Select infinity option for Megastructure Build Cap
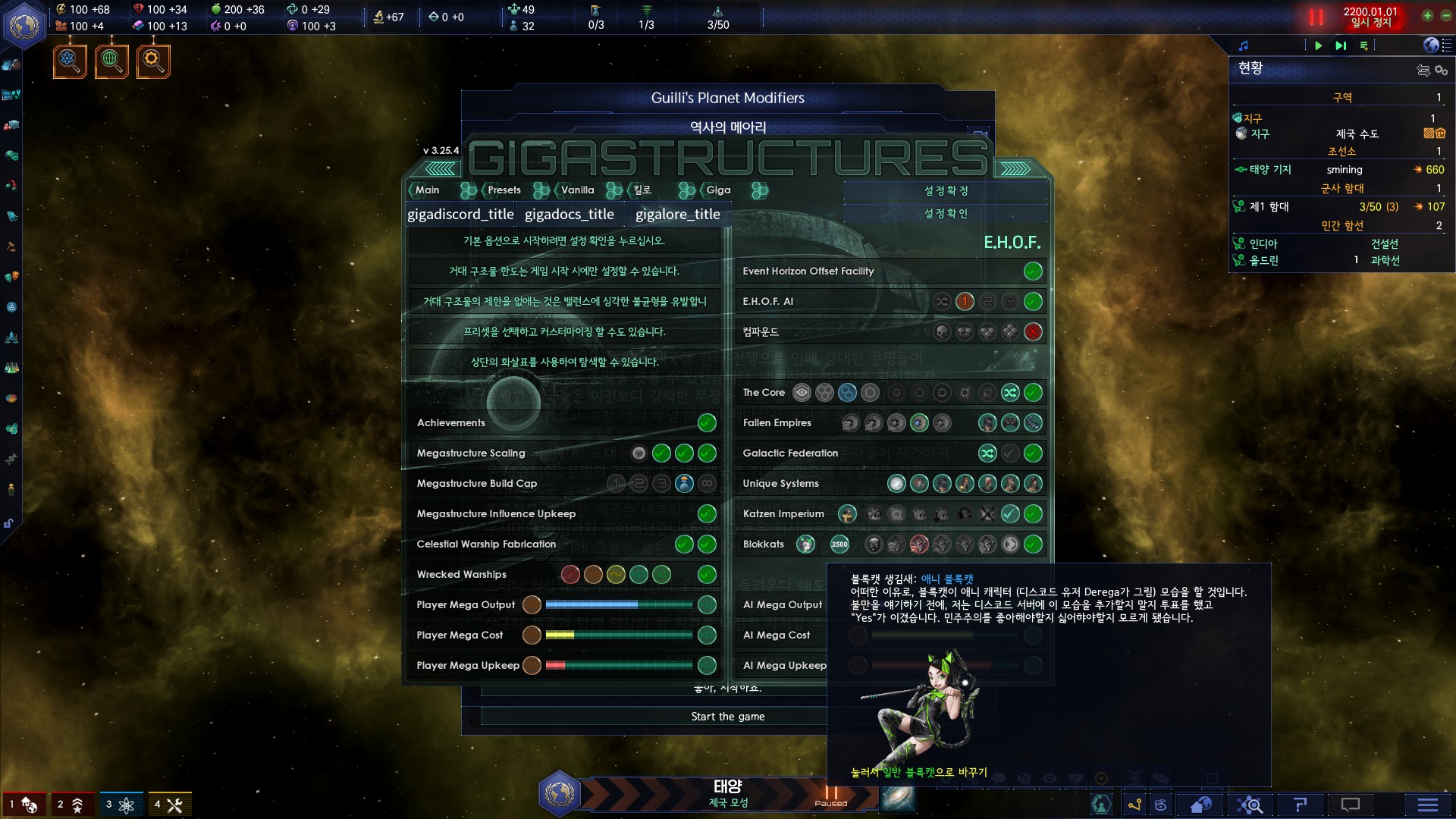Image resolution: width=1456 pixels, height=819 pixels. [707, 483]
